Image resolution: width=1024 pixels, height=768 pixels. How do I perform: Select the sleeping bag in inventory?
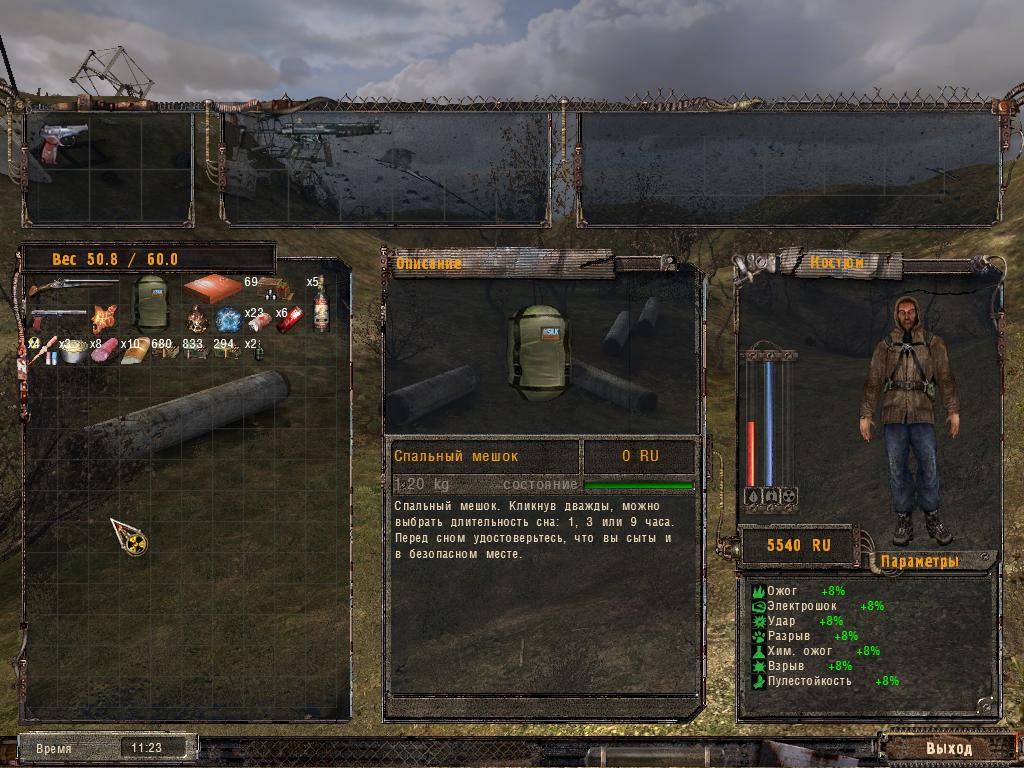tap(152, 303)
